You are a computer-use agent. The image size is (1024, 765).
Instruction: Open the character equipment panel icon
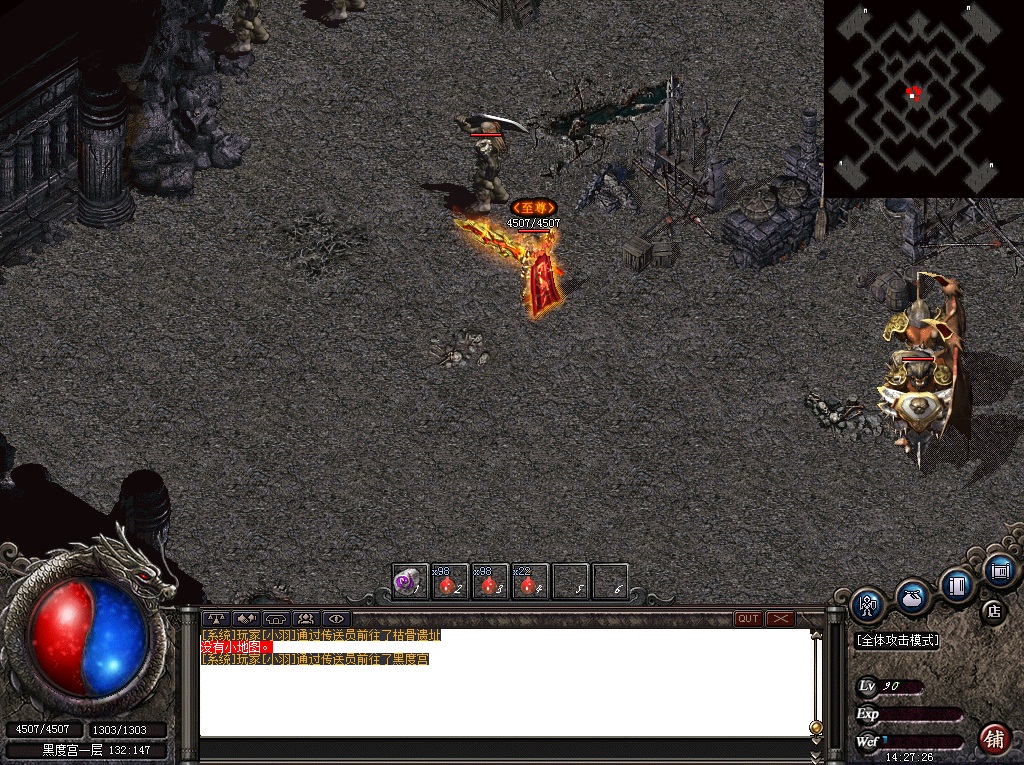[x=867, y=604]
